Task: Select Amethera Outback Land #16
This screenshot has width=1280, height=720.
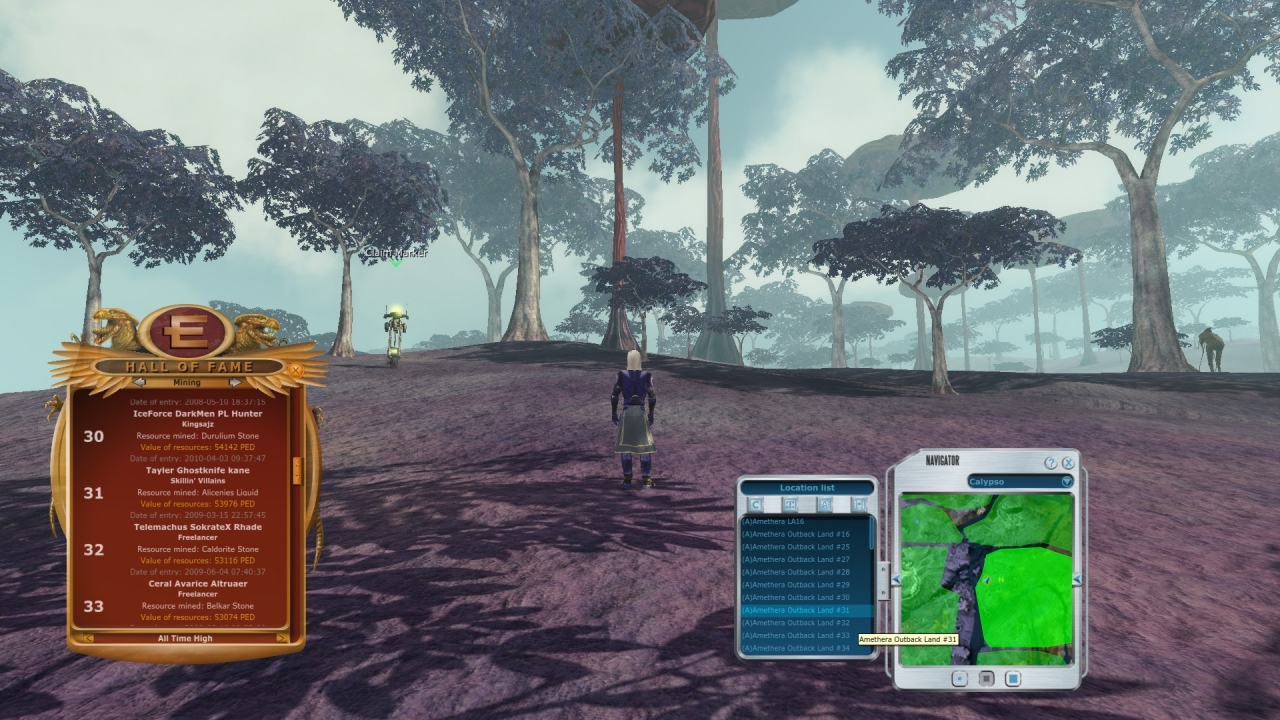Action: point(796,534)
